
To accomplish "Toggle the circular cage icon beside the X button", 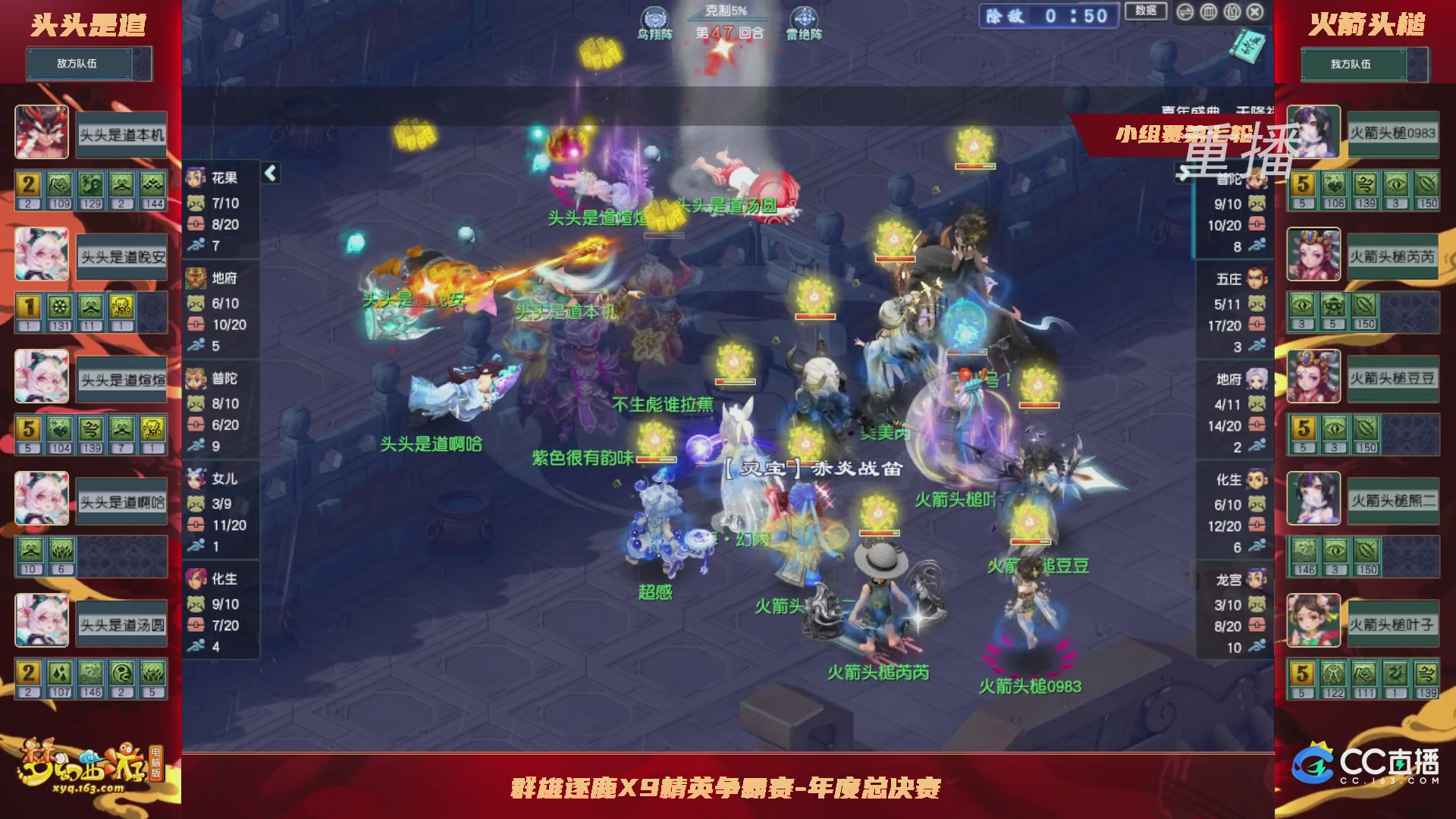I will (x=1232, y=11).
